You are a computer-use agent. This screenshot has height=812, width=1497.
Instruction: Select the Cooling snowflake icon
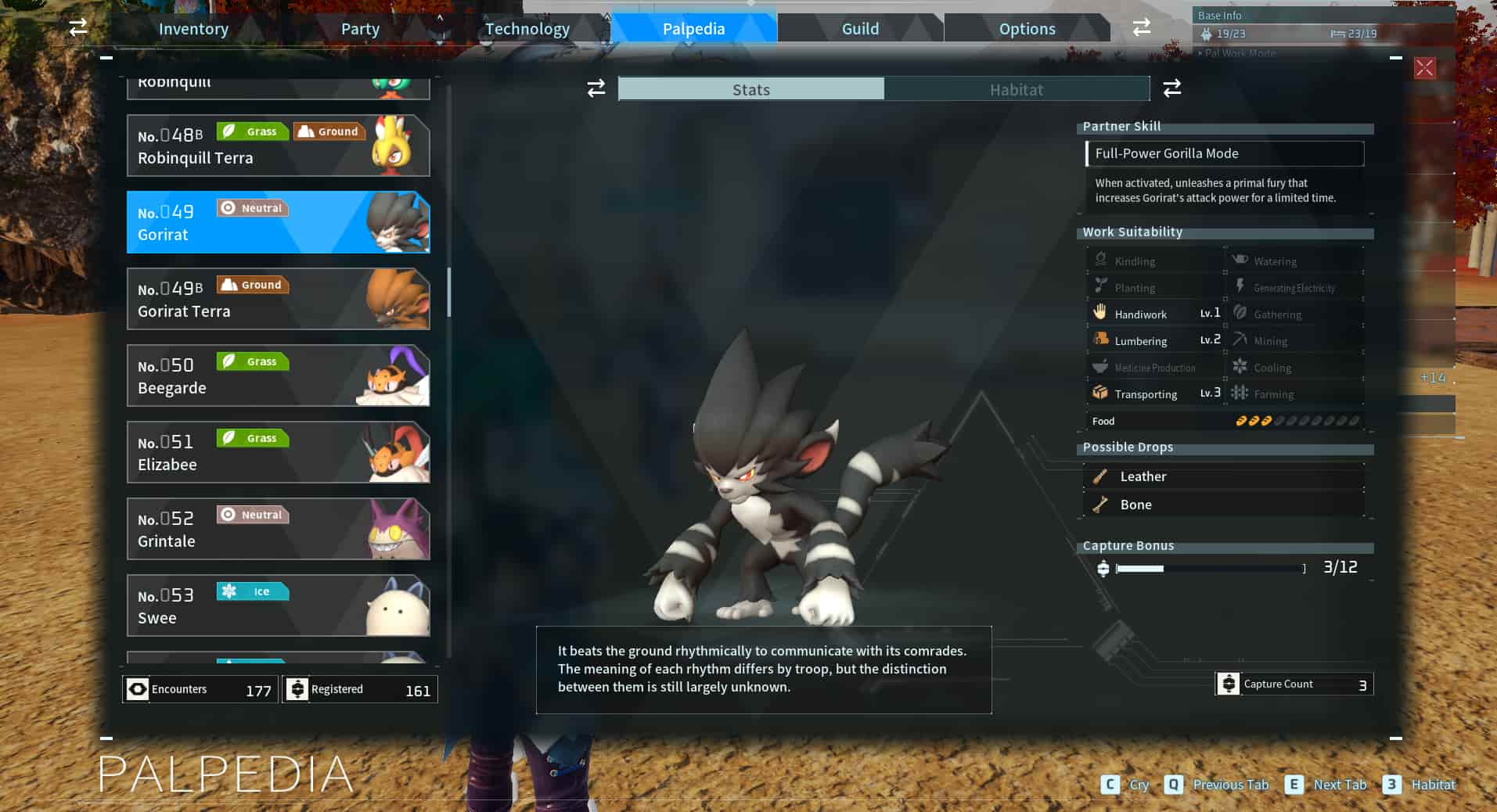(1240, 366)
